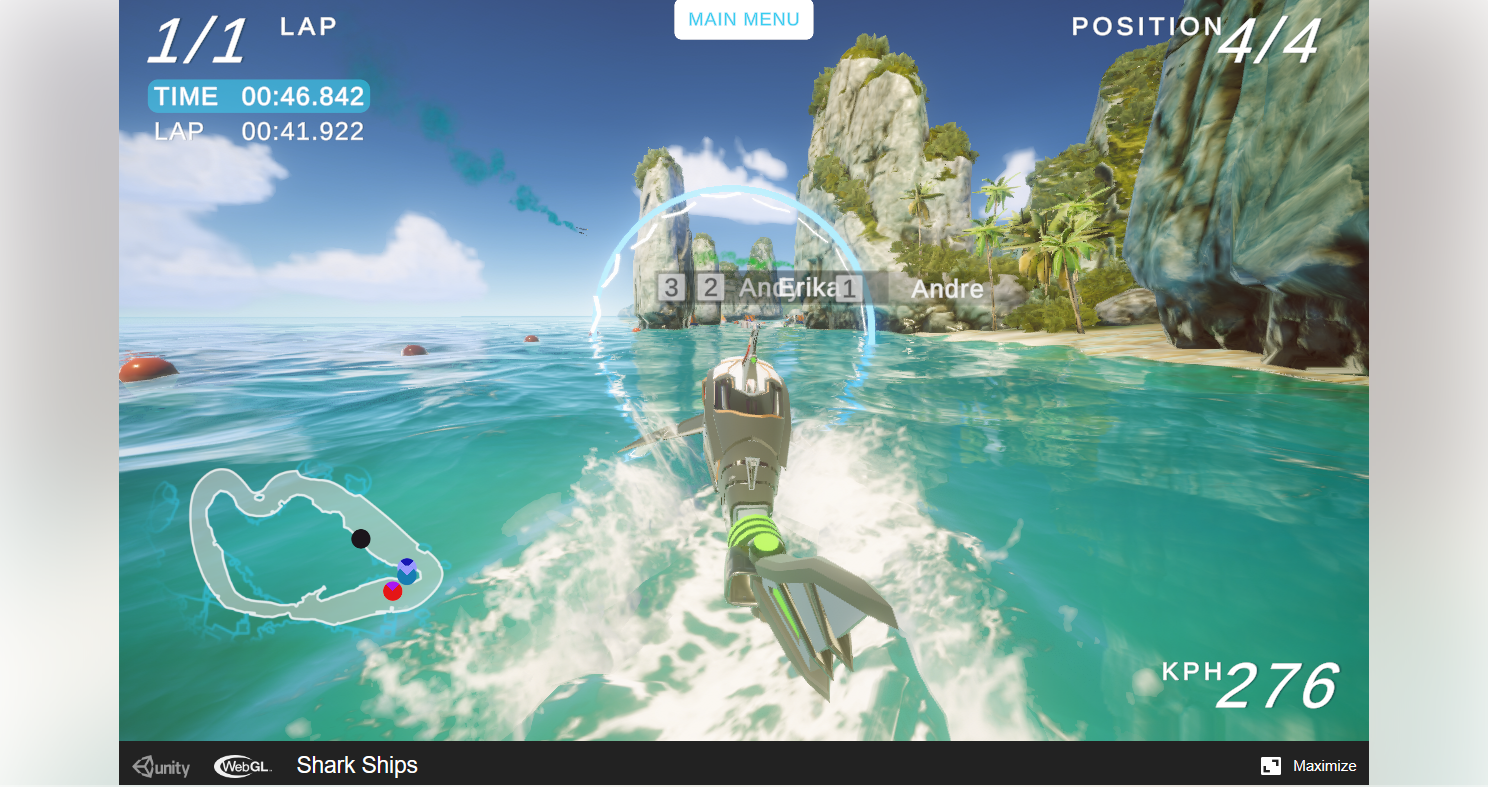Viewport: 1488px width, 787px height.
Task: Click the rank '3' badge above the track
Action: coord(669,288)
